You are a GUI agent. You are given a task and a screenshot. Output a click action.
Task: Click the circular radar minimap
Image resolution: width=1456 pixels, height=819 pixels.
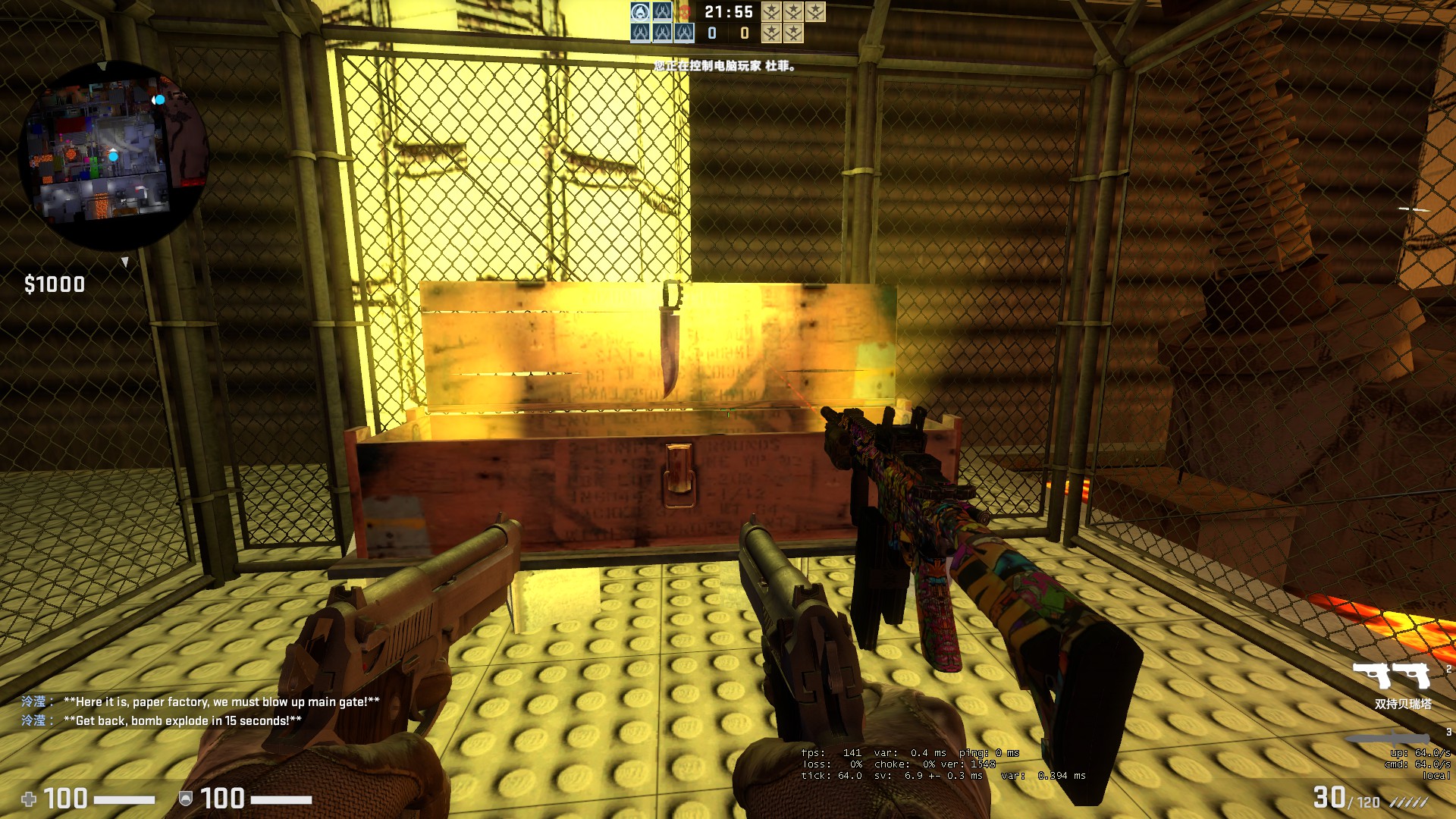(x=114, y=155)
